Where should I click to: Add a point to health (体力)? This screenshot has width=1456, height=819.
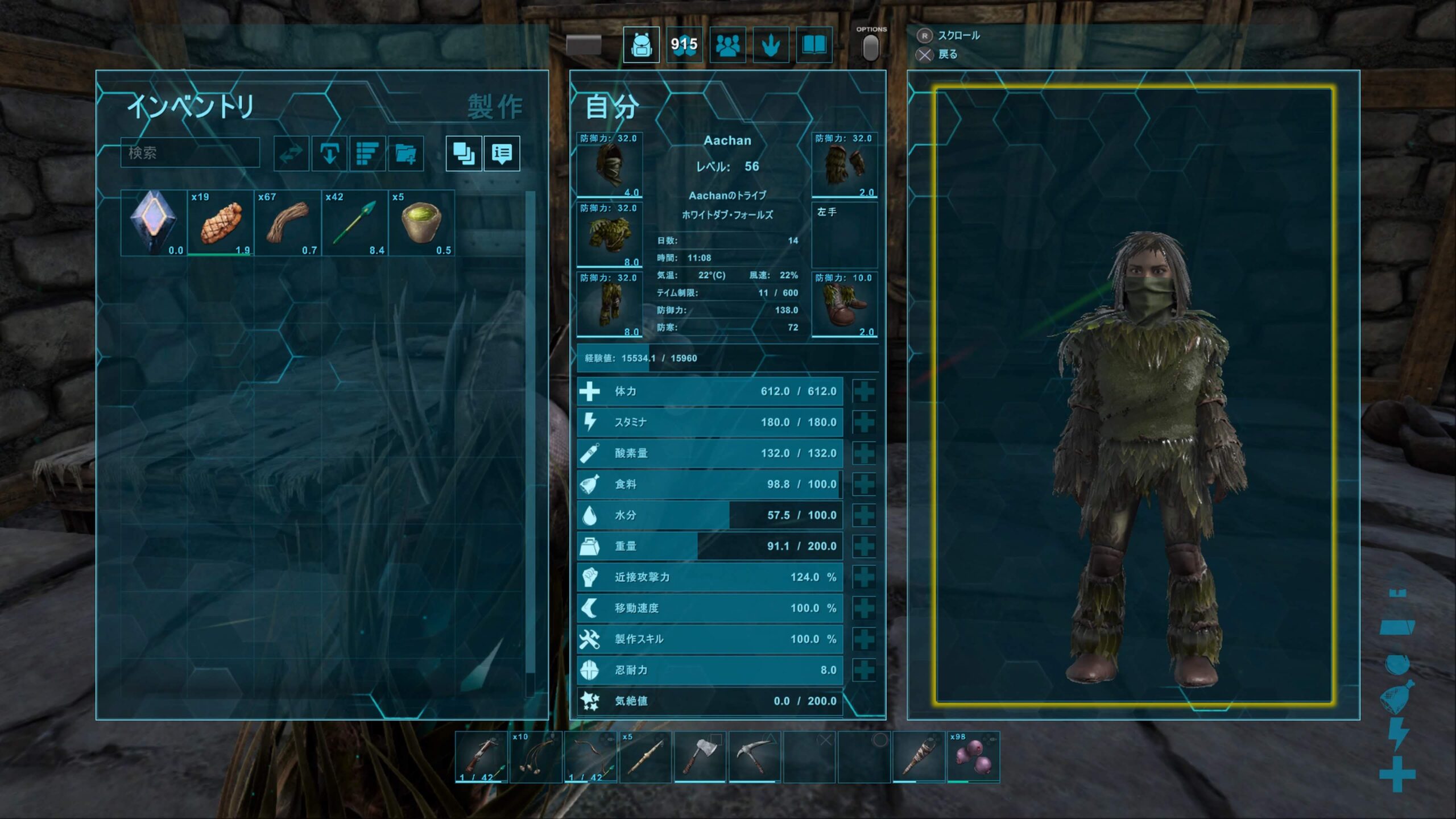click(864, 391)
